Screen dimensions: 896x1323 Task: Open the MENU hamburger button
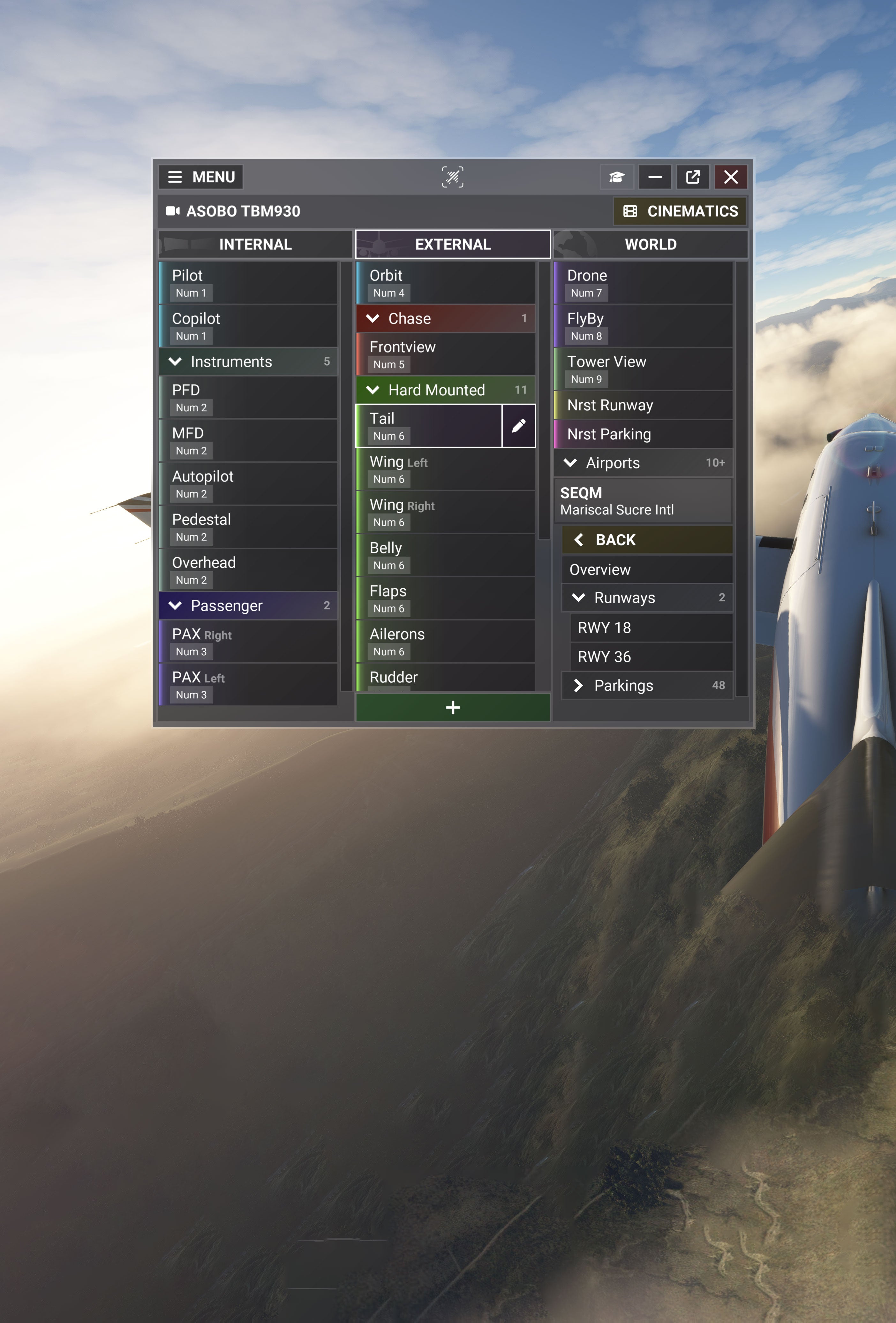pyautogui.click(x=201, y=177)
